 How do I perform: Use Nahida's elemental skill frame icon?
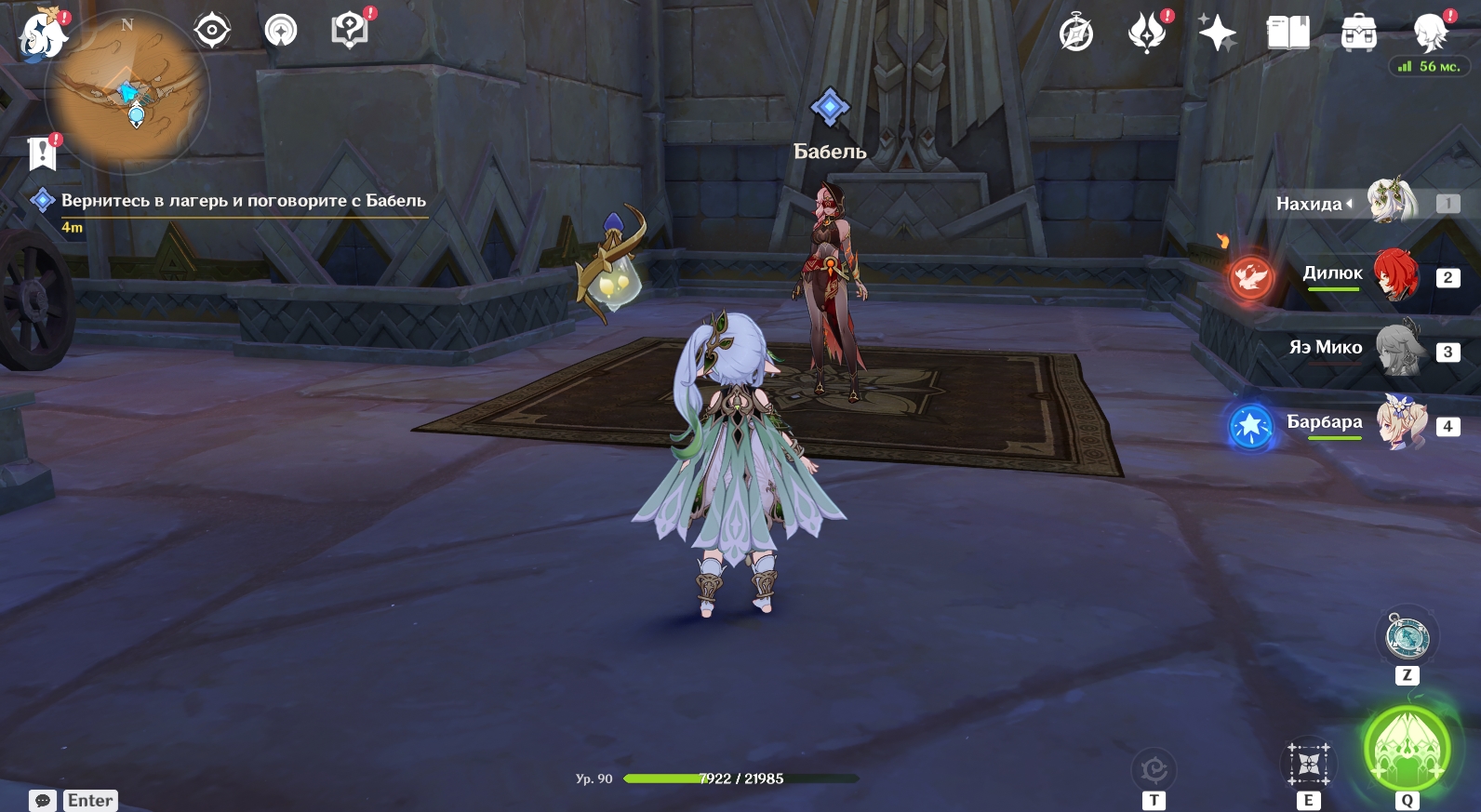pyautogui.click(x=1308, y=765)
